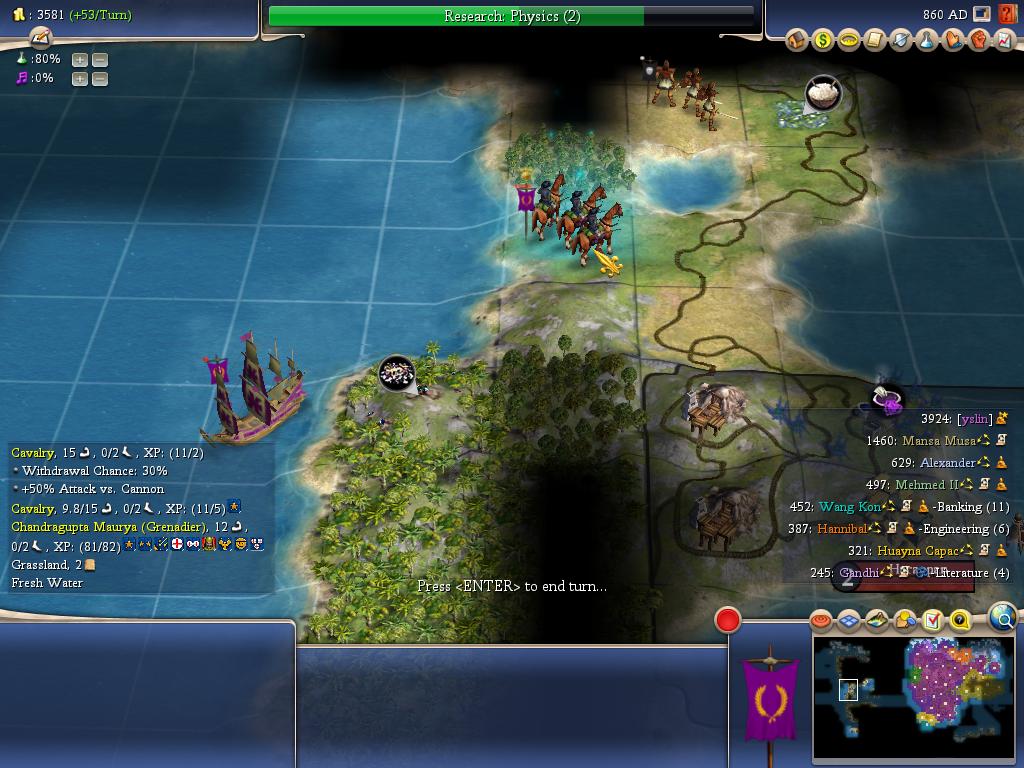The image size is (1024, 768).
Task: Open the Financial Advisor dollar icon
Action: [823, 40]
